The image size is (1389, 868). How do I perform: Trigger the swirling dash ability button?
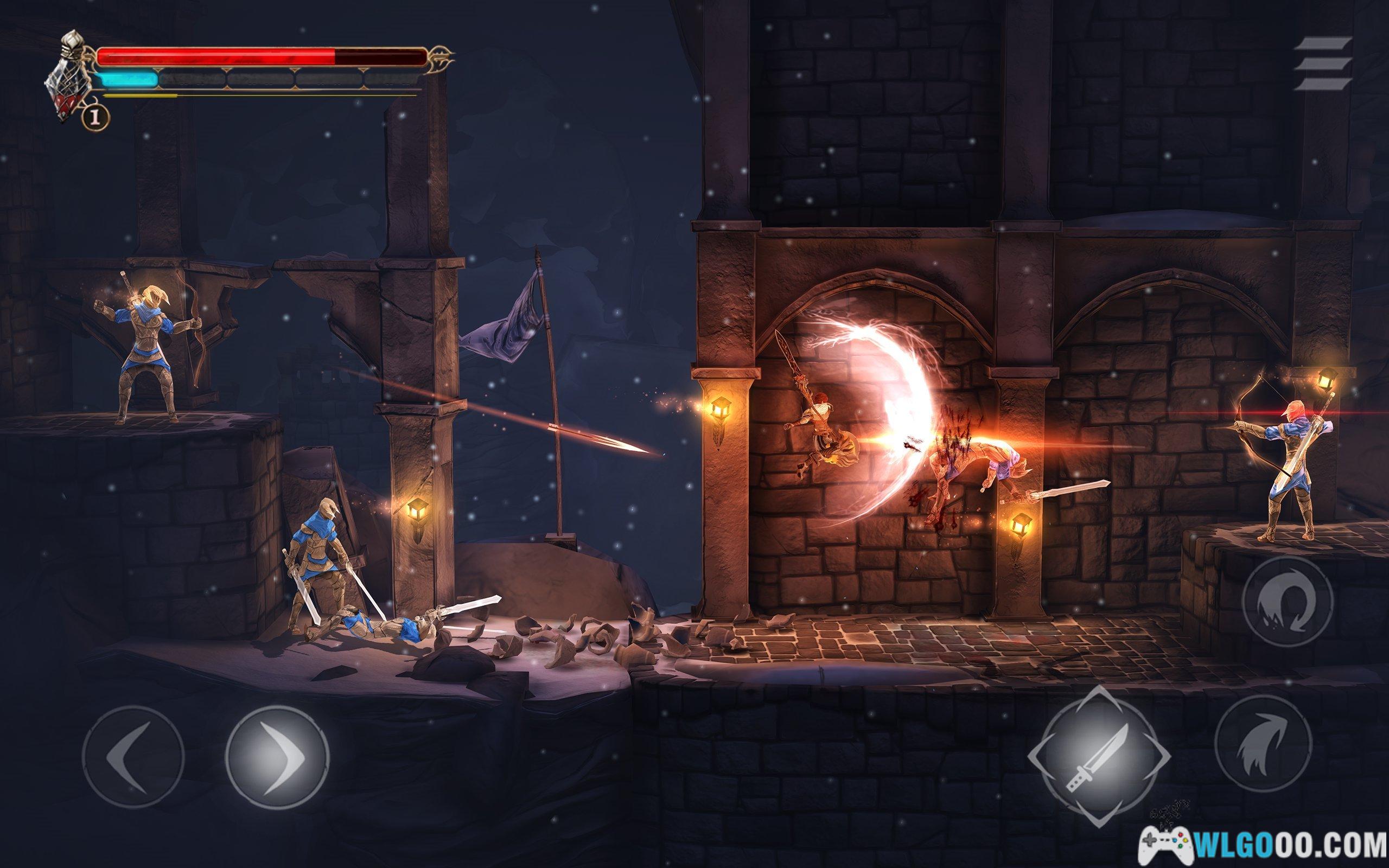1287,601
